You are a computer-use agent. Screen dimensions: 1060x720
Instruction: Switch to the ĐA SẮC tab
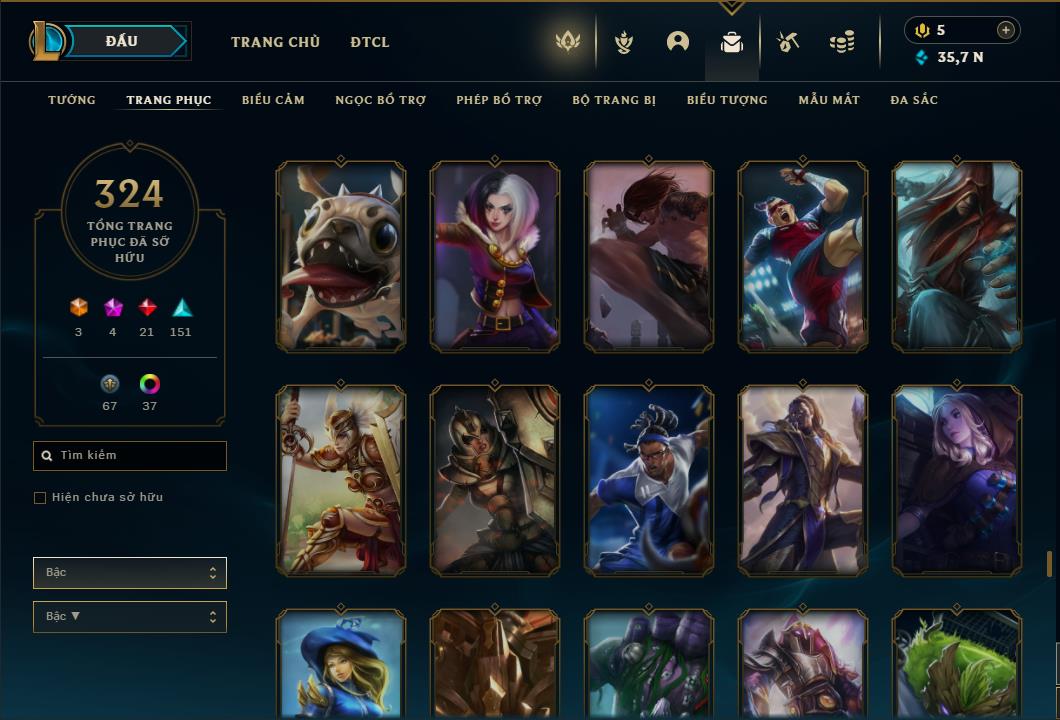point(914,100)
